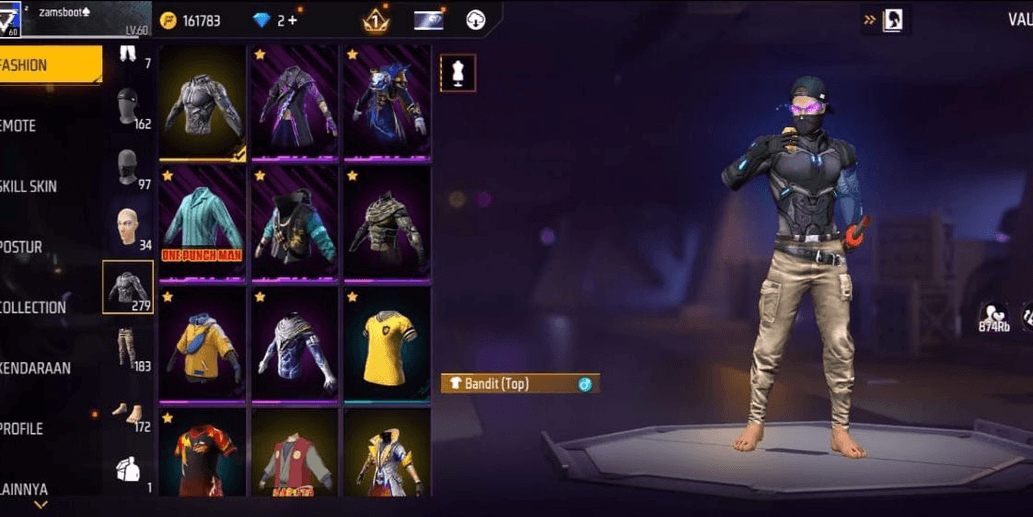Equip the grey armored Bandit top

point(203,102)
